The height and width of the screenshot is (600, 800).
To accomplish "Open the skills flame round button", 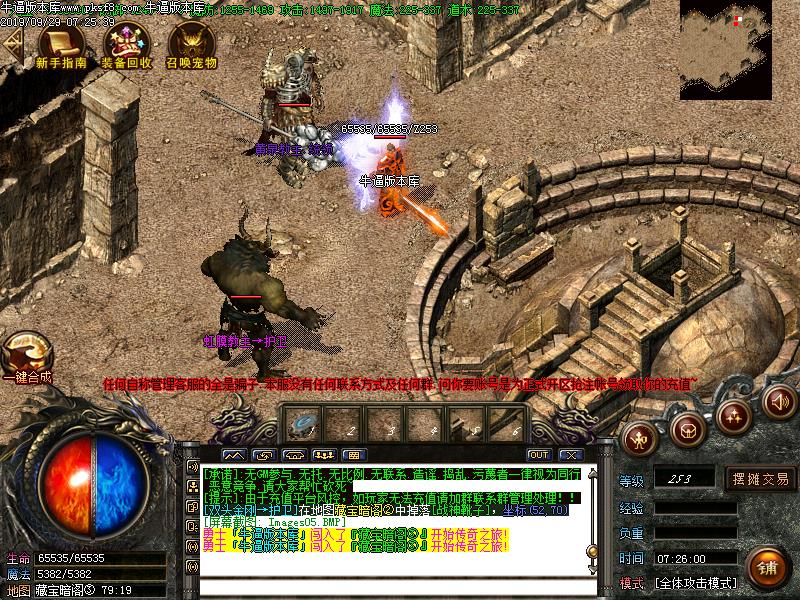I will pos(735,414).
